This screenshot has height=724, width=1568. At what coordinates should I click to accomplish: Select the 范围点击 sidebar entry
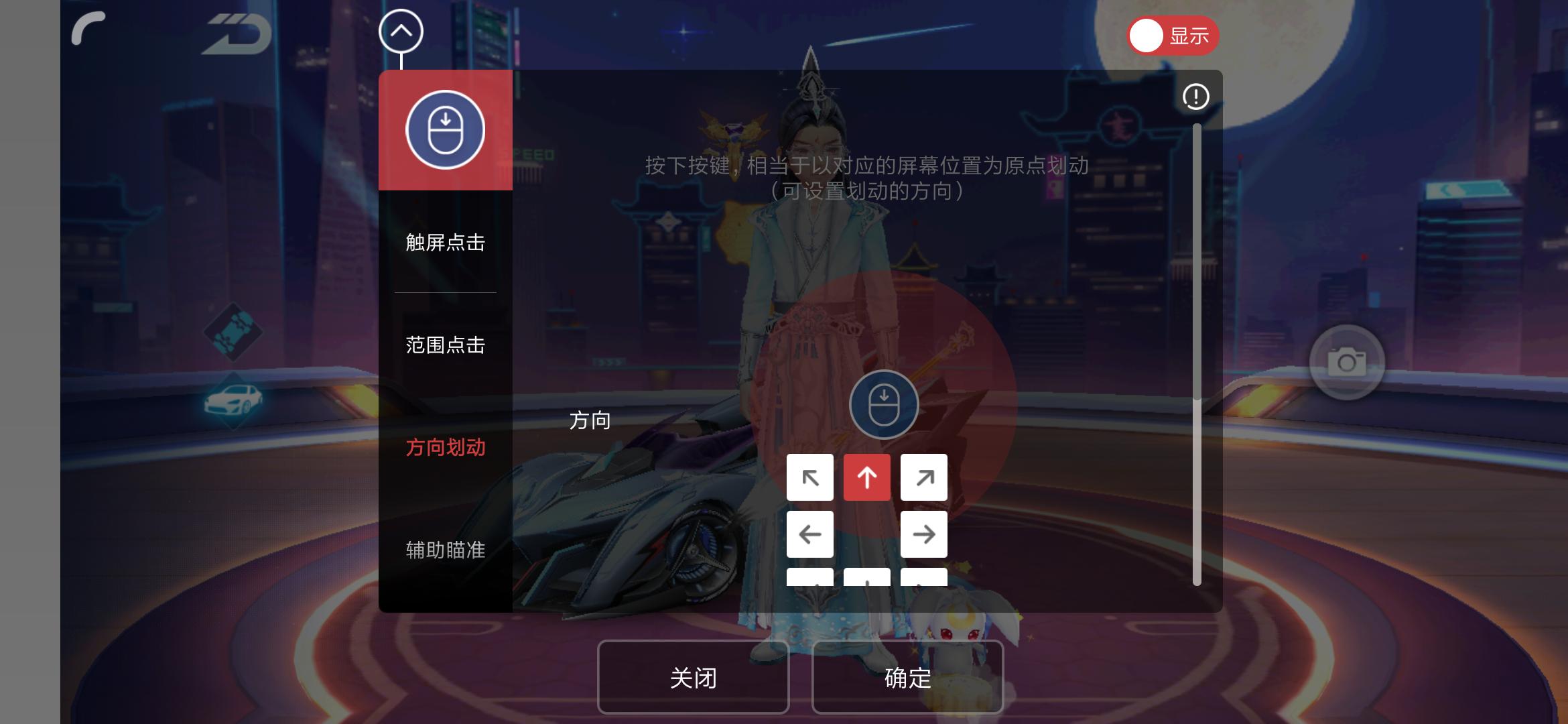coord(445,345)
